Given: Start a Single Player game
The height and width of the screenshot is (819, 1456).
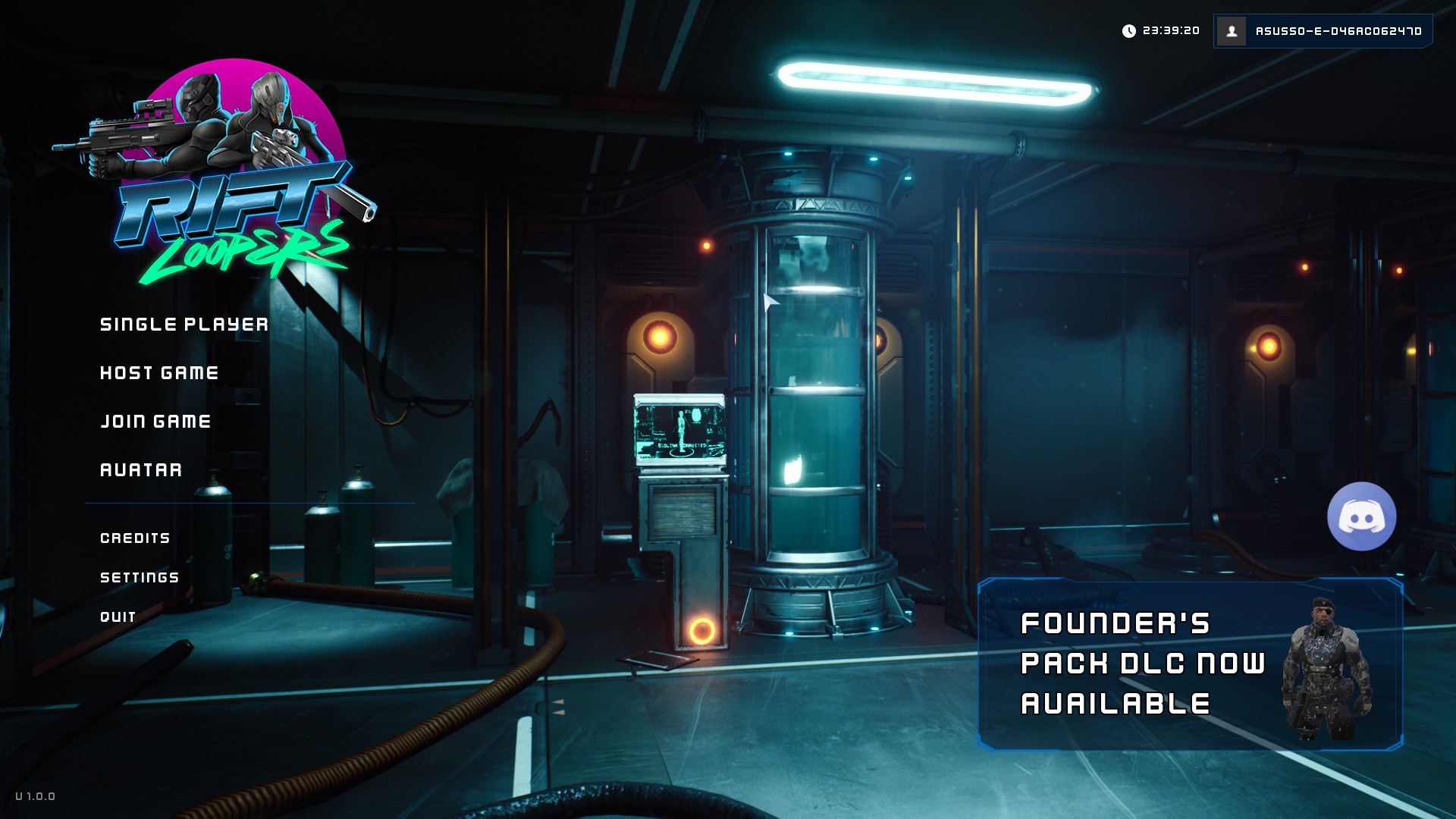Looking at the screenshot, I should coord(184,325).
